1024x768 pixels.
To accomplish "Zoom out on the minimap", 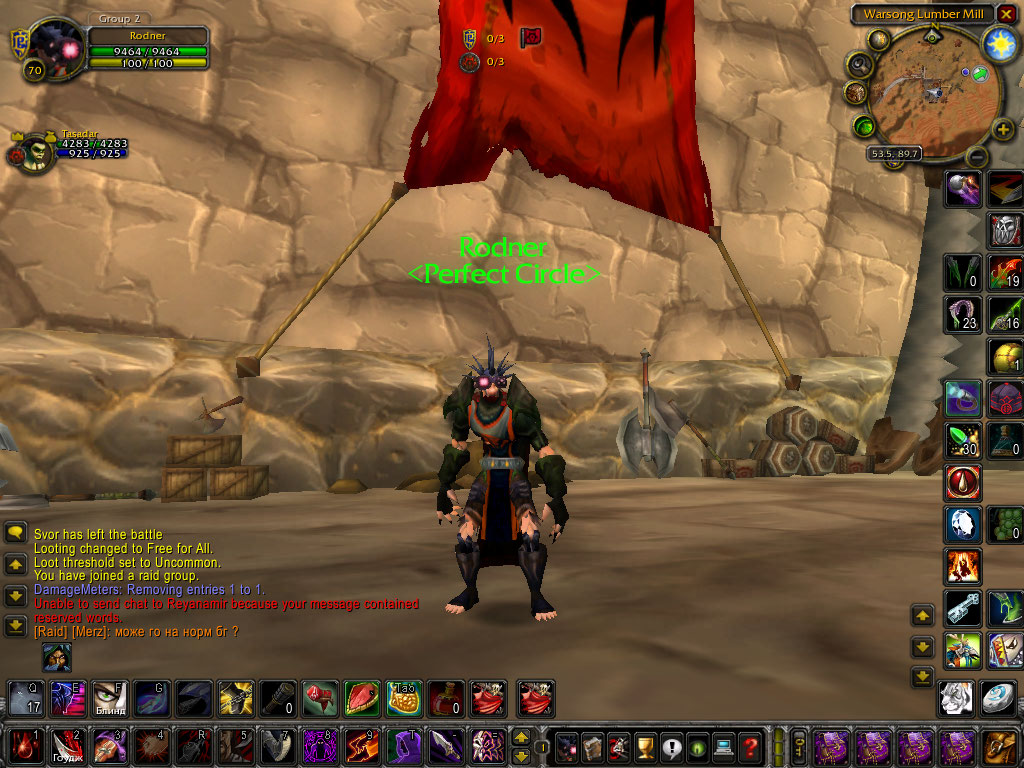I will [x=977, y=157].
